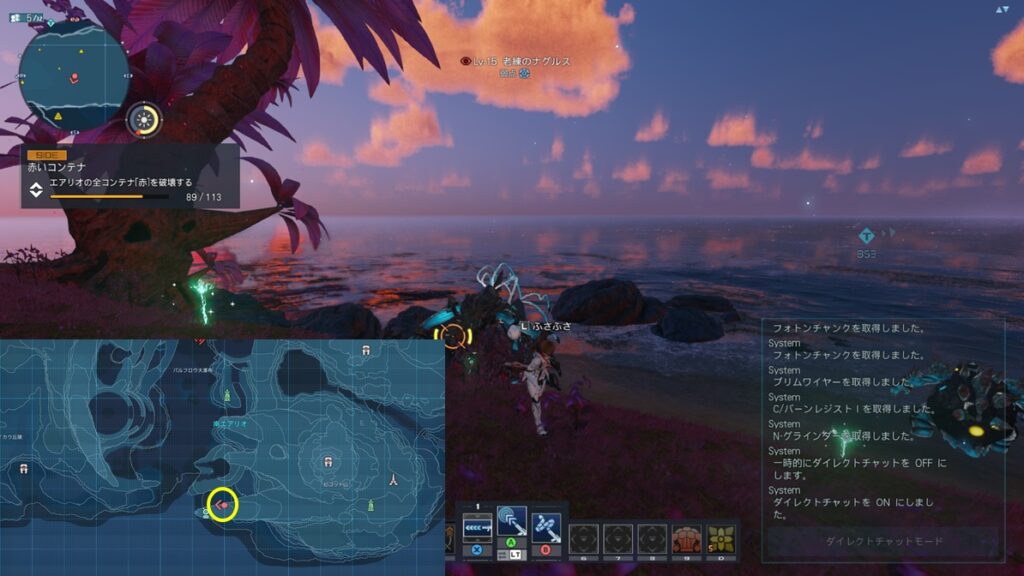Use the wired lance skill above B

(546, 524)
